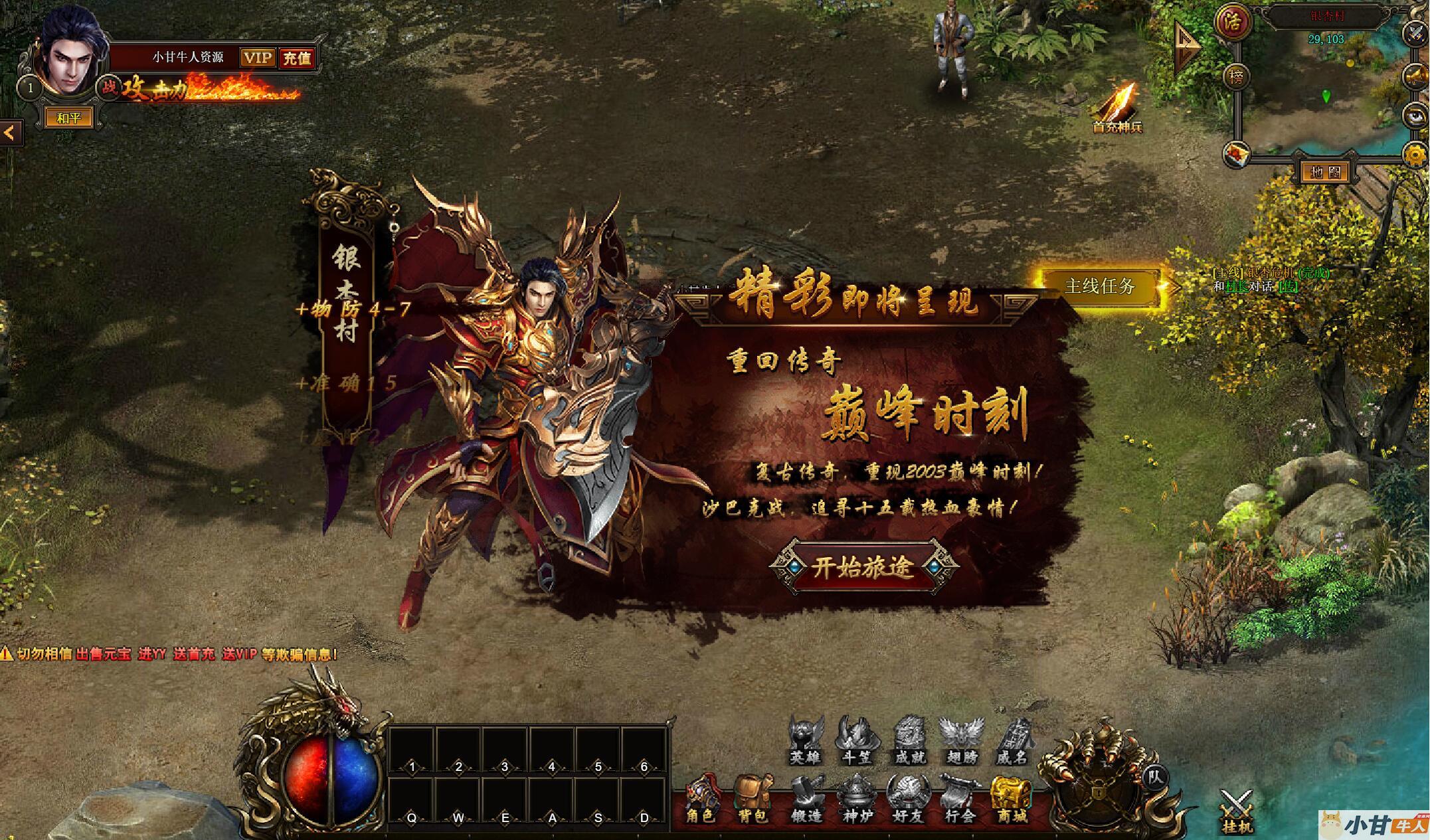The height and width of the screenshot is (840, 1430).
Task: Open the 角色 character menu
Action: coord(701,799)
